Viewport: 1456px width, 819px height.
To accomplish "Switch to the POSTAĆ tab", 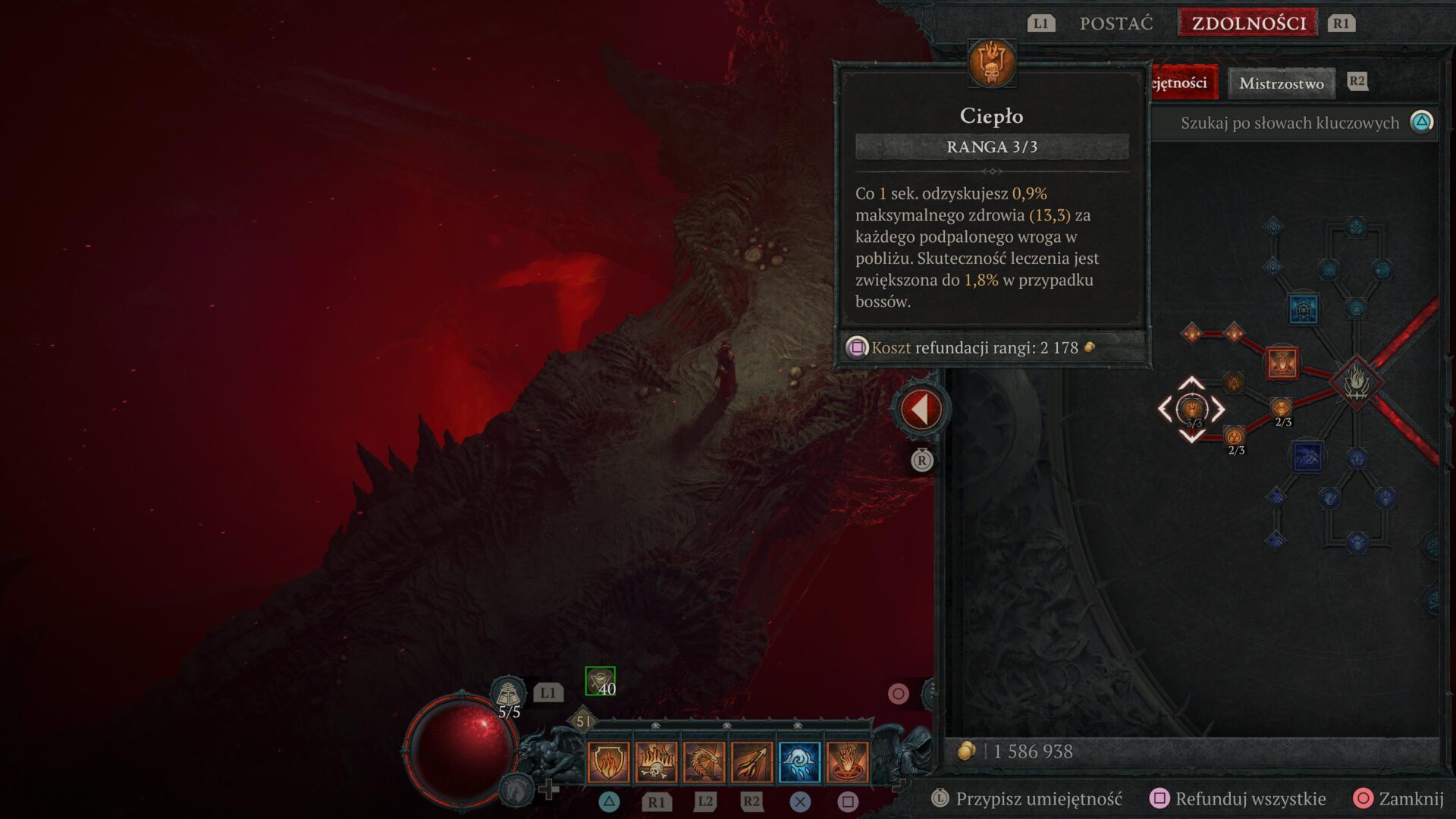I will coord(1115,23).
